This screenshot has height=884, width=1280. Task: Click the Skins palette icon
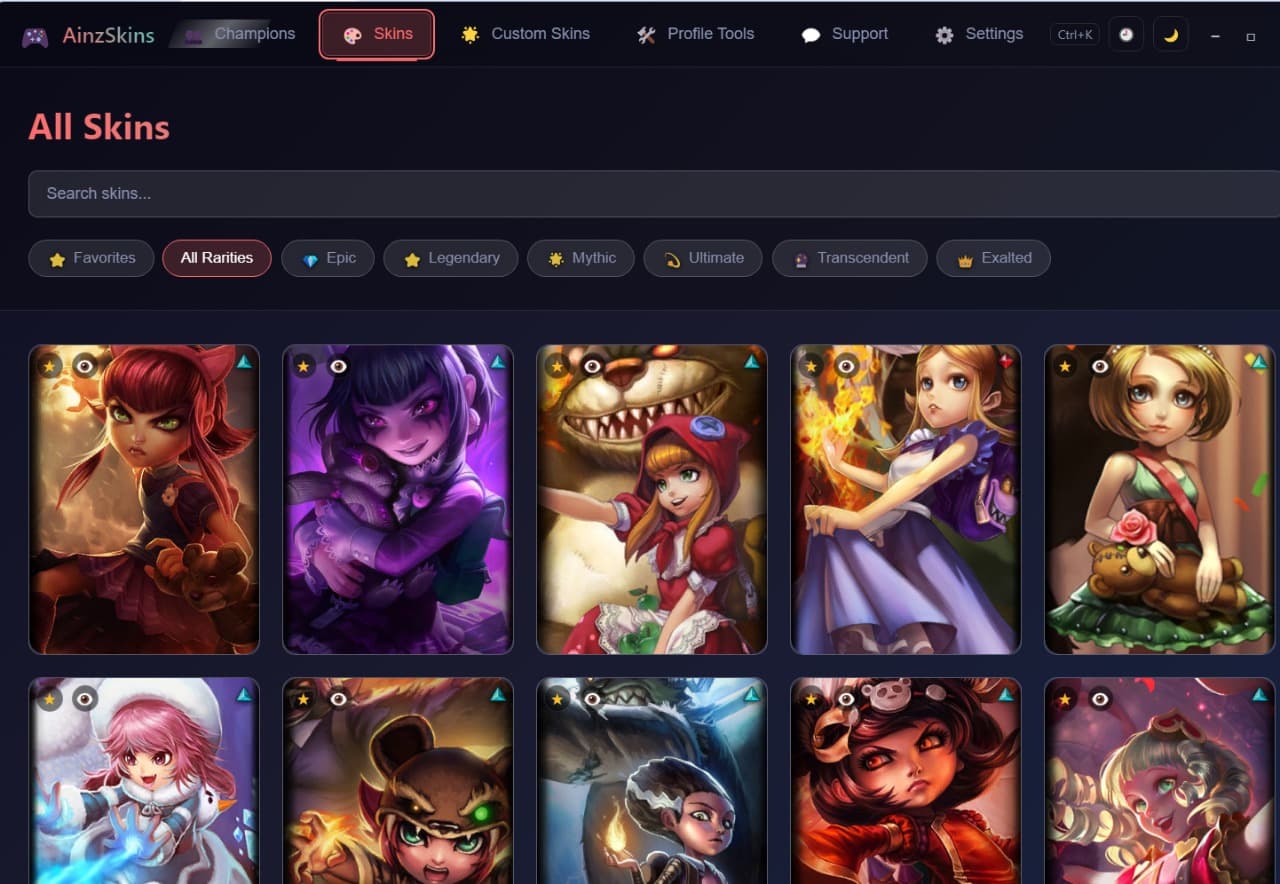pos(354,33)
